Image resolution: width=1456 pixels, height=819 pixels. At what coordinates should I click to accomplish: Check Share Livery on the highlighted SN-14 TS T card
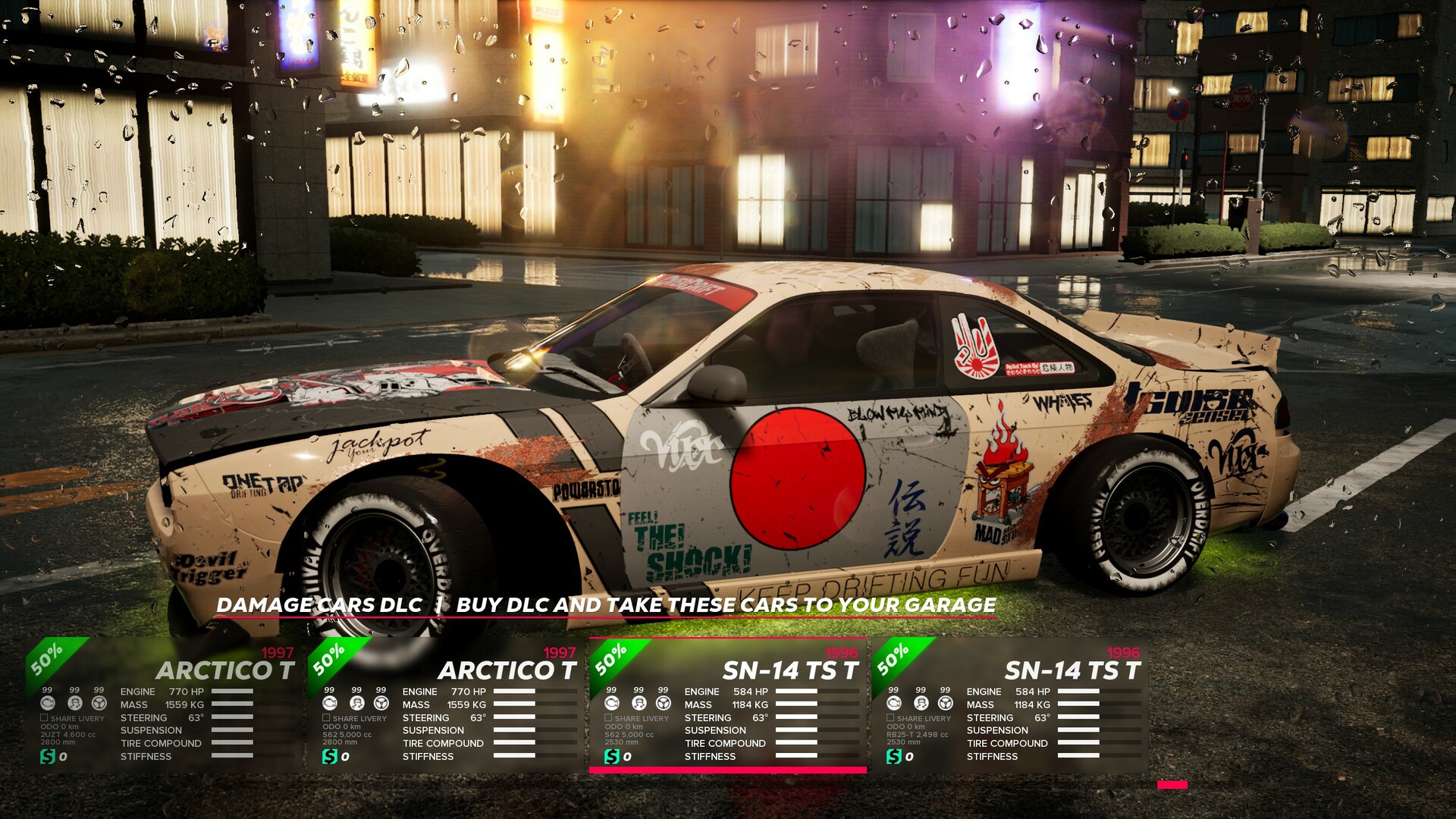tap(608, 717)
